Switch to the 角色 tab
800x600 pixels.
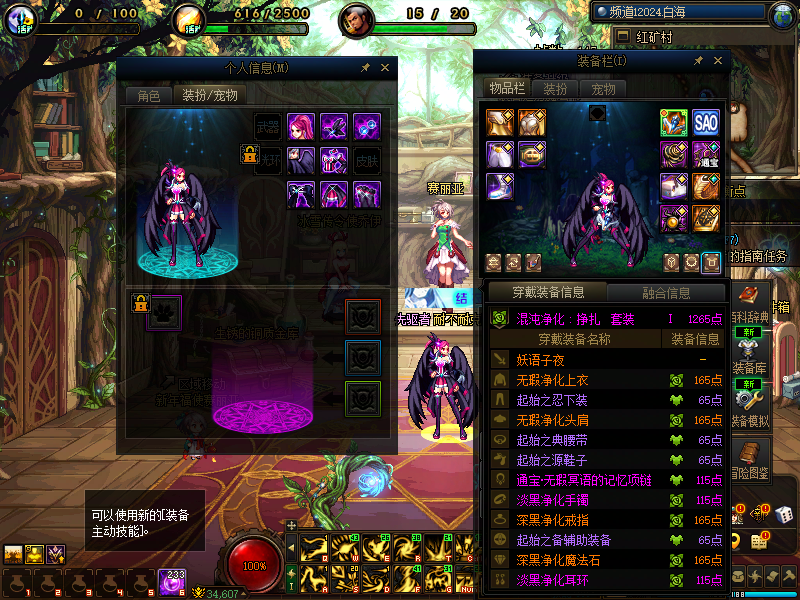pyautogui.click(x=149, y=96)
